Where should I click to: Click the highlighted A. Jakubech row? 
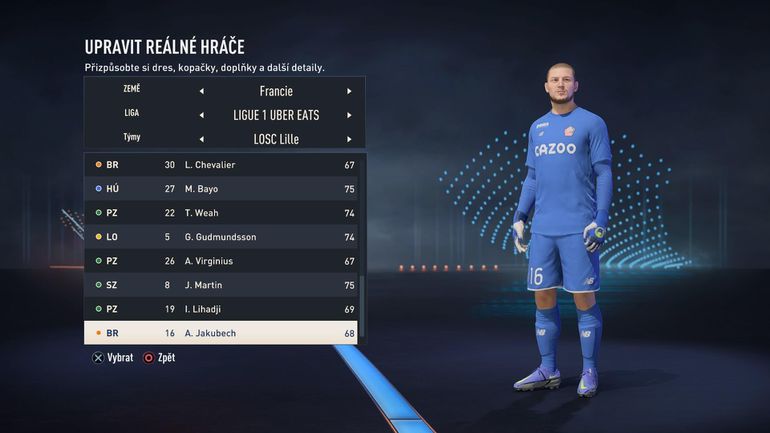pos(221,333)
